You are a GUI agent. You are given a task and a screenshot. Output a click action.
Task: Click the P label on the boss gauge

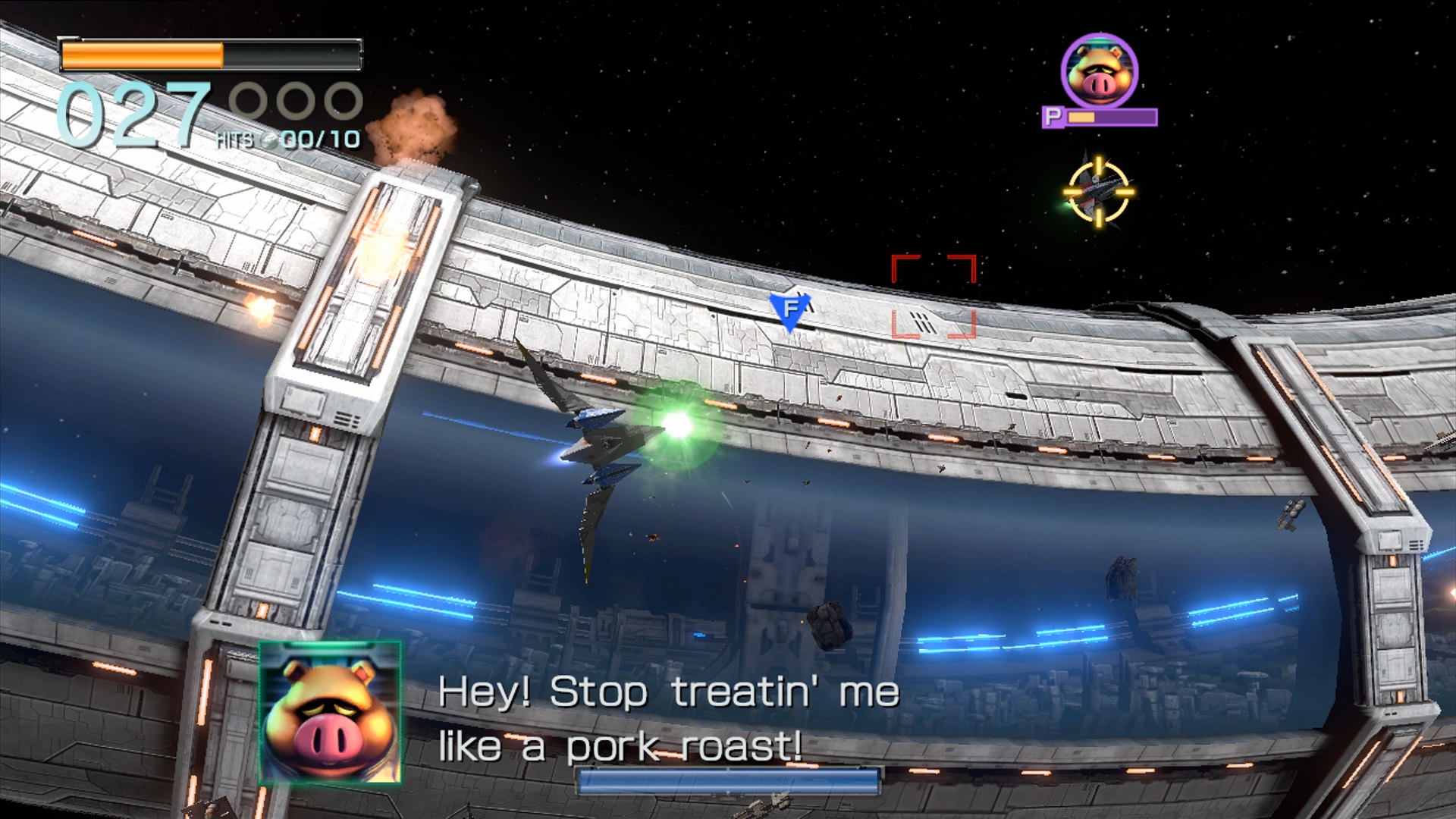click(x=1054, y=118)
